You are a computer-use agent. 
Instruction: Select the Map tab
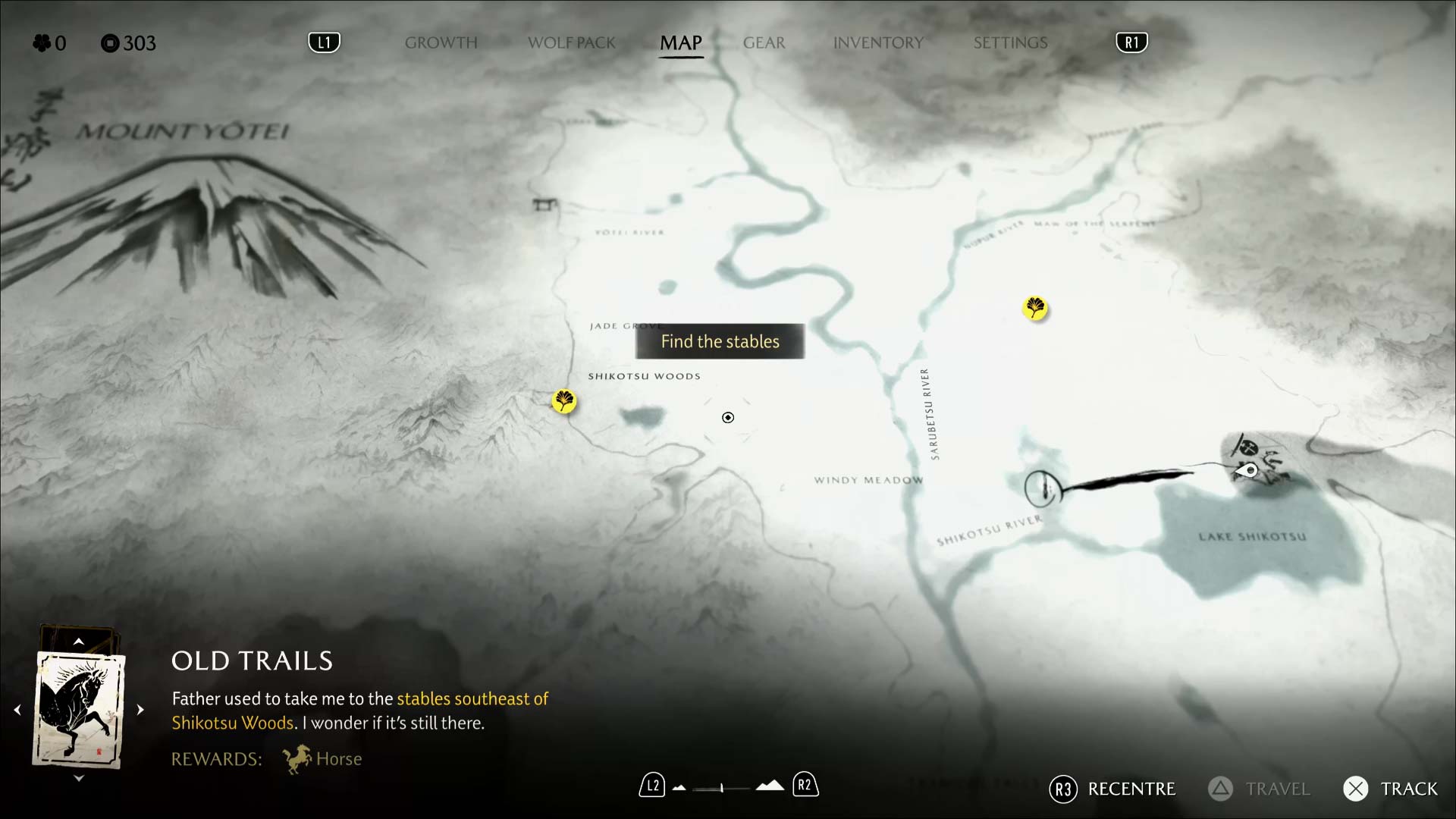click(x=681, y=43)
